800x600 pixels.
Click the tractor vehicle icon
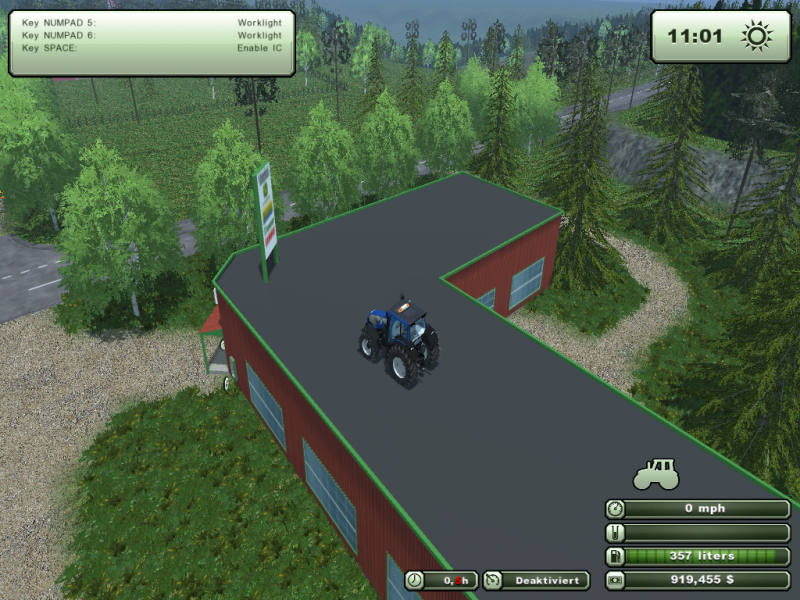(656, 473)
